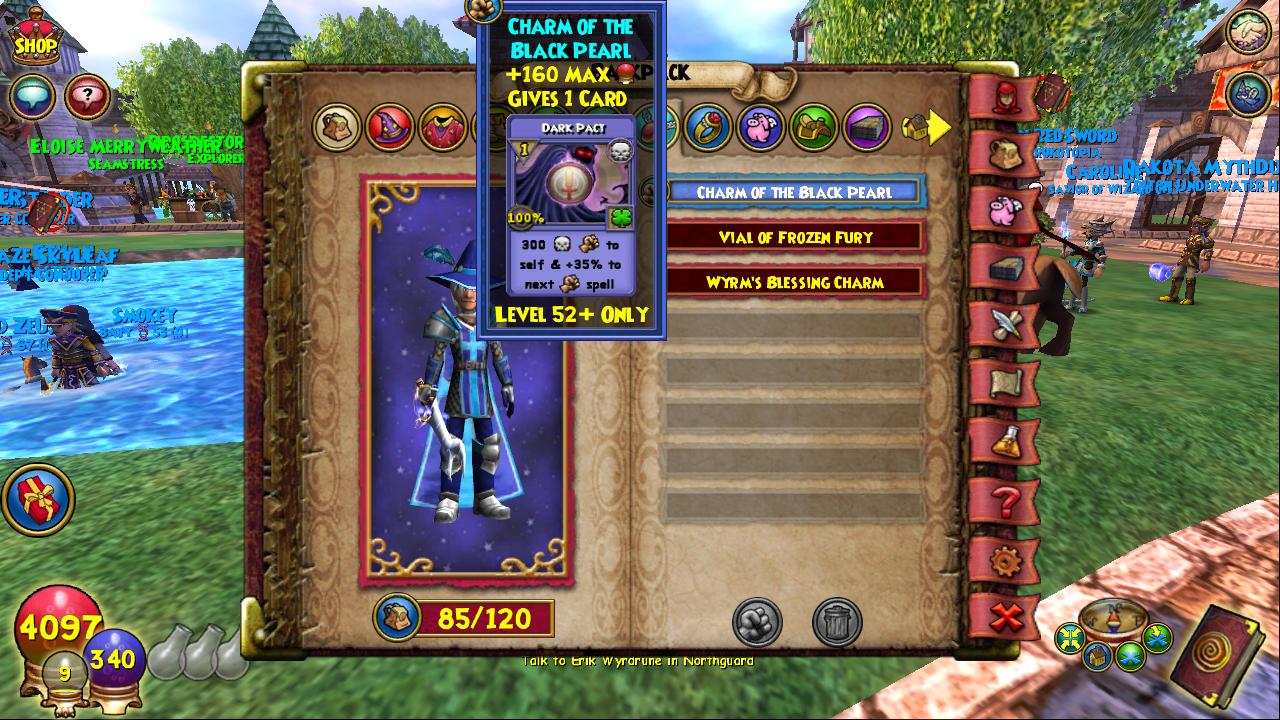The image size is (1280, 720).
Task: Trash the selected item
Action: click(836, 621)
